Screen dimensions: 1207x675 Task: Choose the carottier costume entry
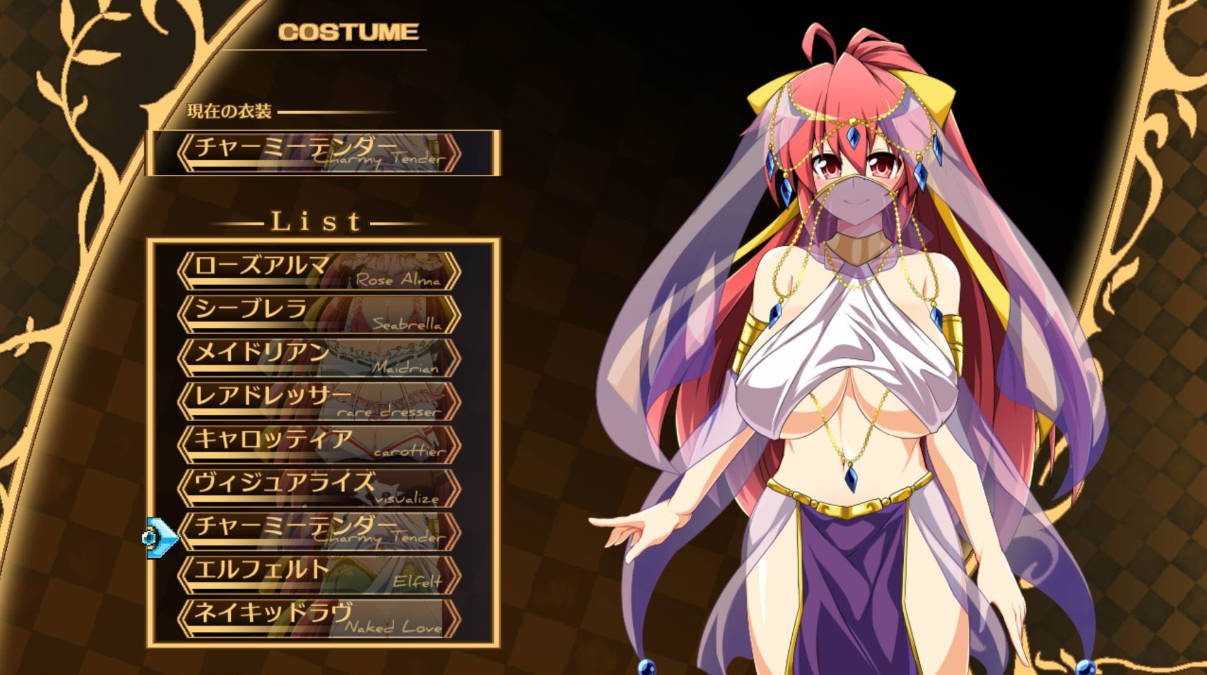(319, 443)
